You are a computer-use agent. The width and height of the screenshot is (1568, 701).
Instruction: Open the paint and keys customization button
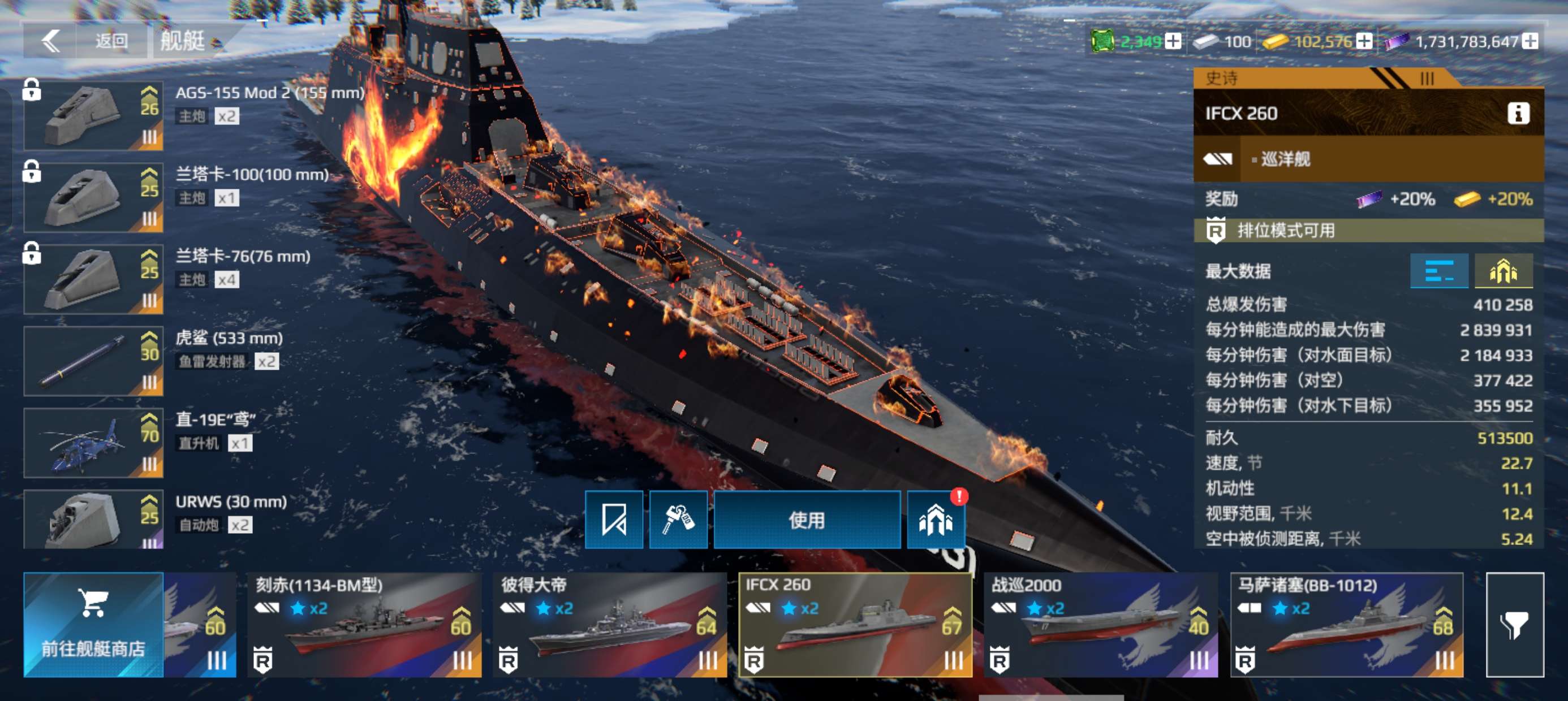[678, 520]
